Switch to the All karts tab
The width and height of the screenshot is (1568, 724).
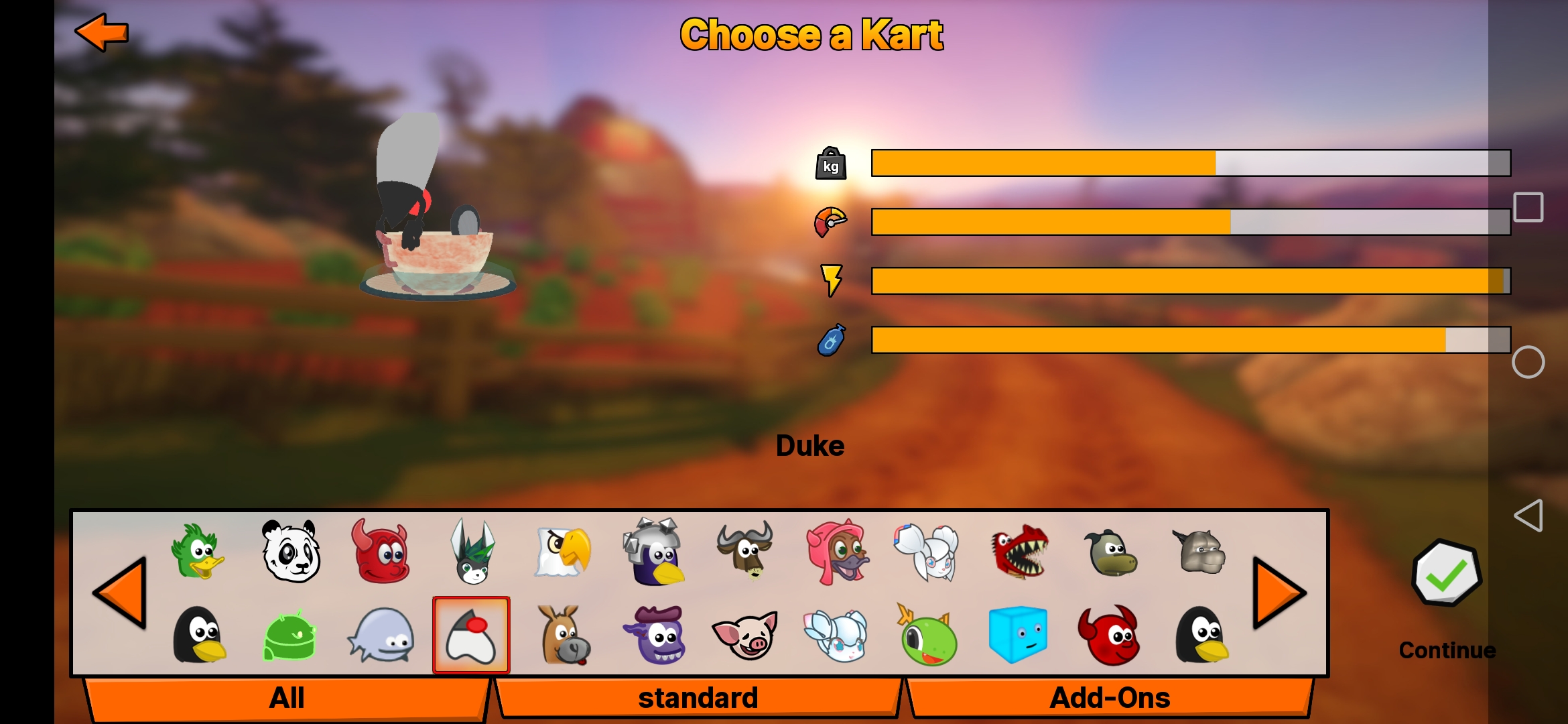pyautogui.click(x=287, y=698)
